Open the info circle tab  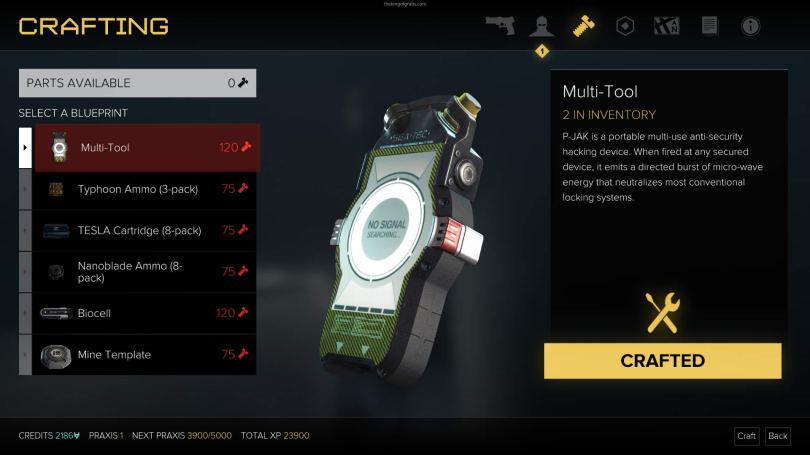point(750,26)
